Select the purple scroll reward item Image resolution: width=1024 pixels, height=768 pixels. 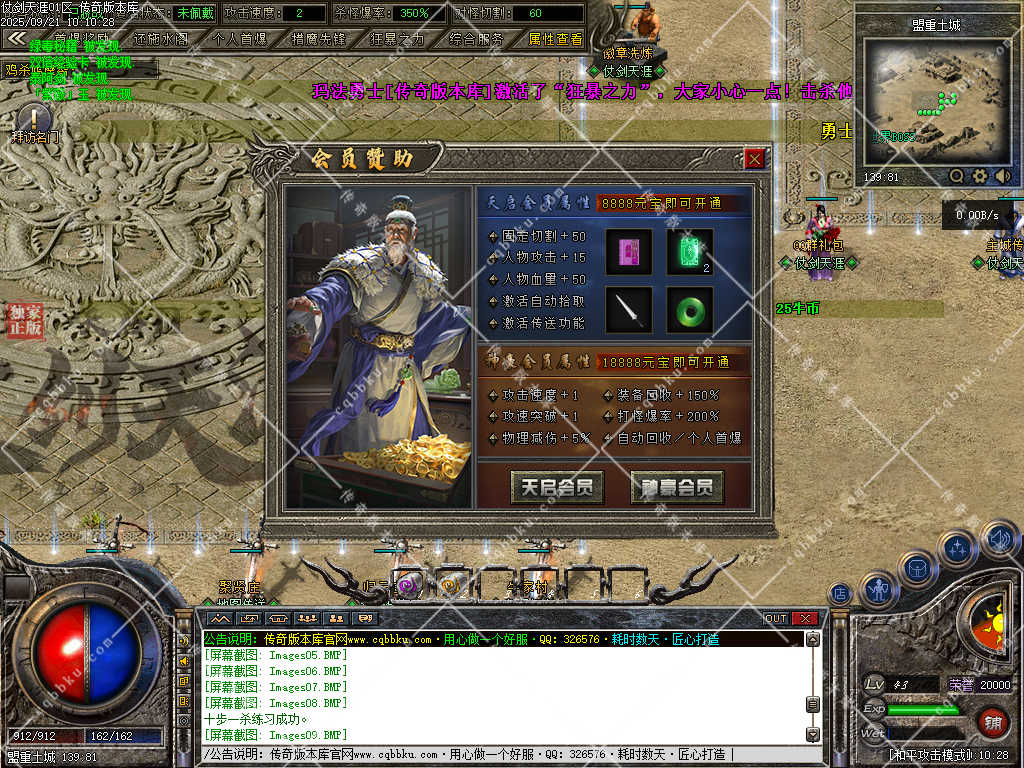pos(628,252)
